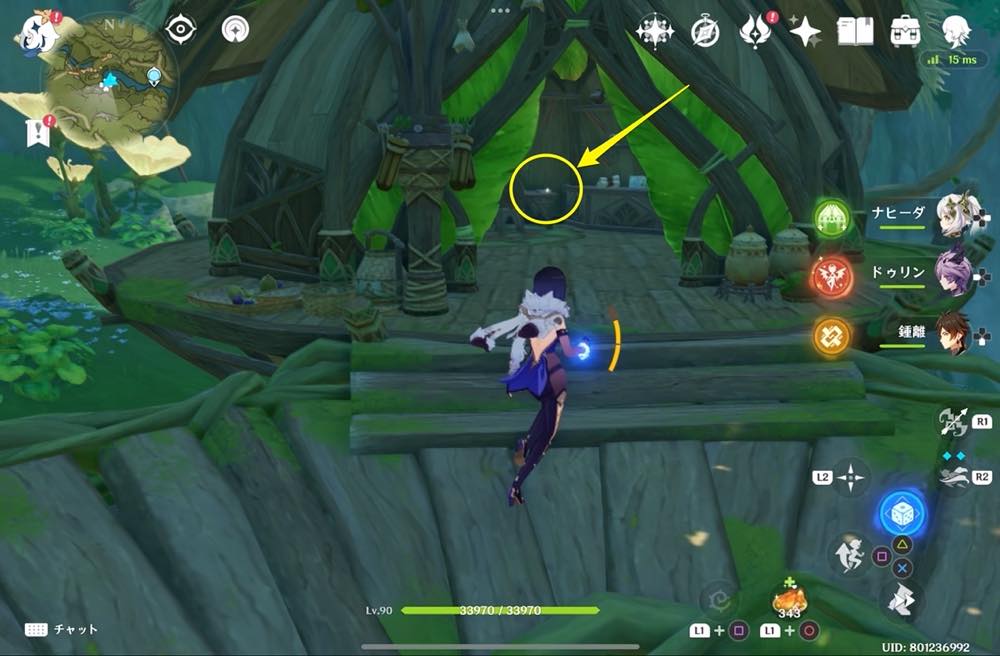Viewport: 1000px width, 656px height.
Task: Tap the jump button with leaping figure
Action: pos(849,553)
